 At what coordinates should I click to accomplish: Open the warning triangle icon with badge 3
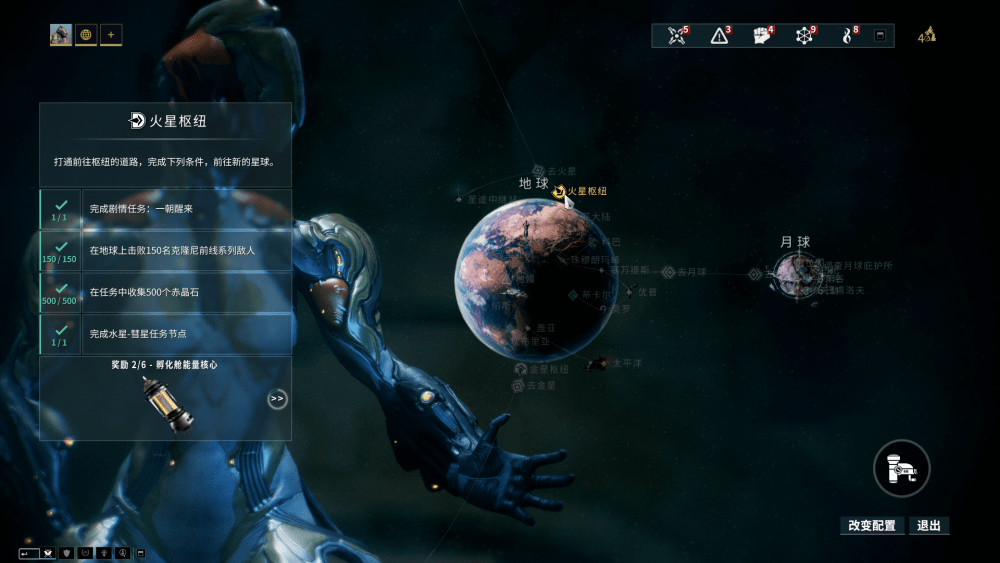[x=719, y=36]
